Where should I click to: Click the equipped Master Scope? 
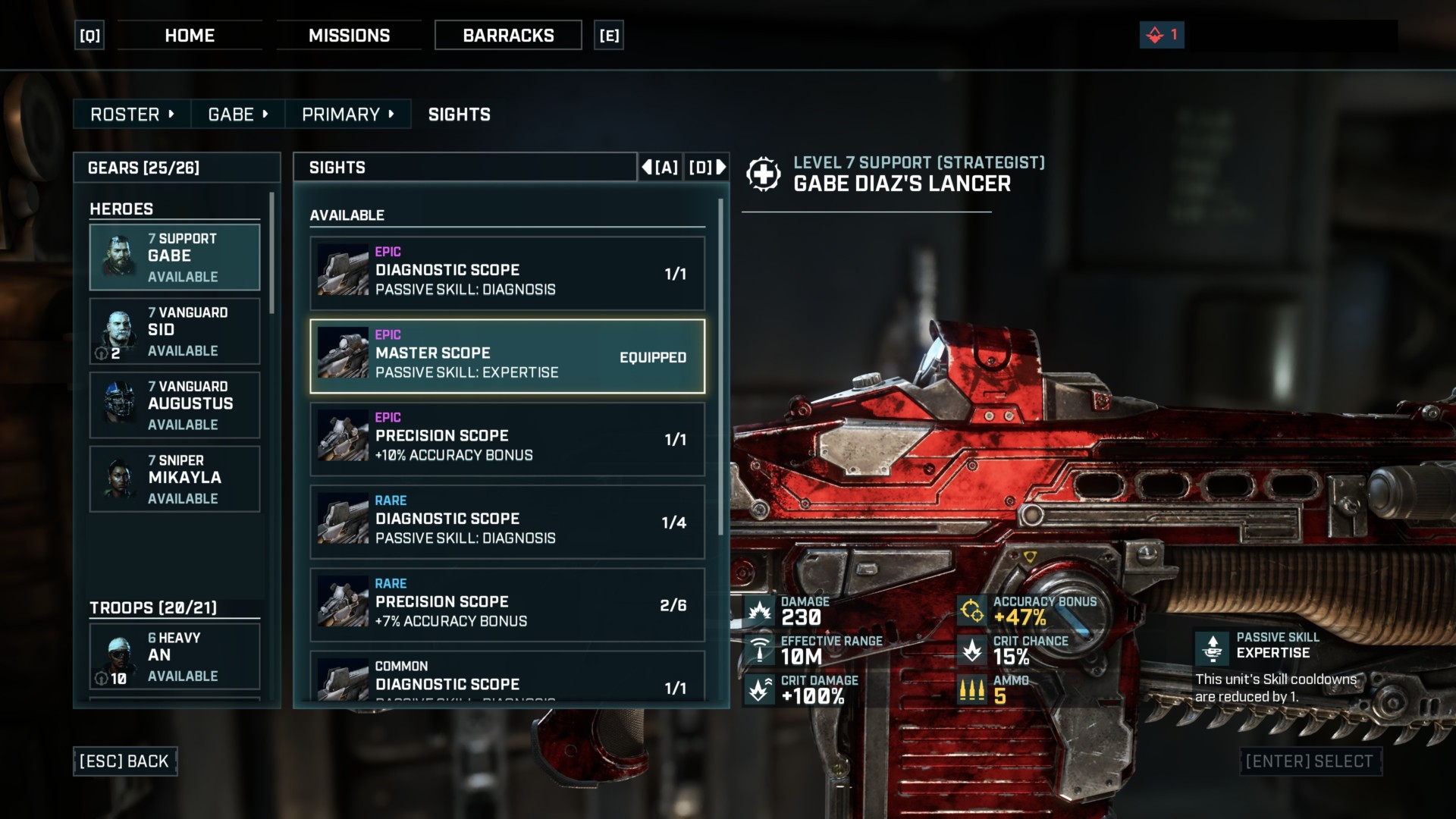[507, 356]
